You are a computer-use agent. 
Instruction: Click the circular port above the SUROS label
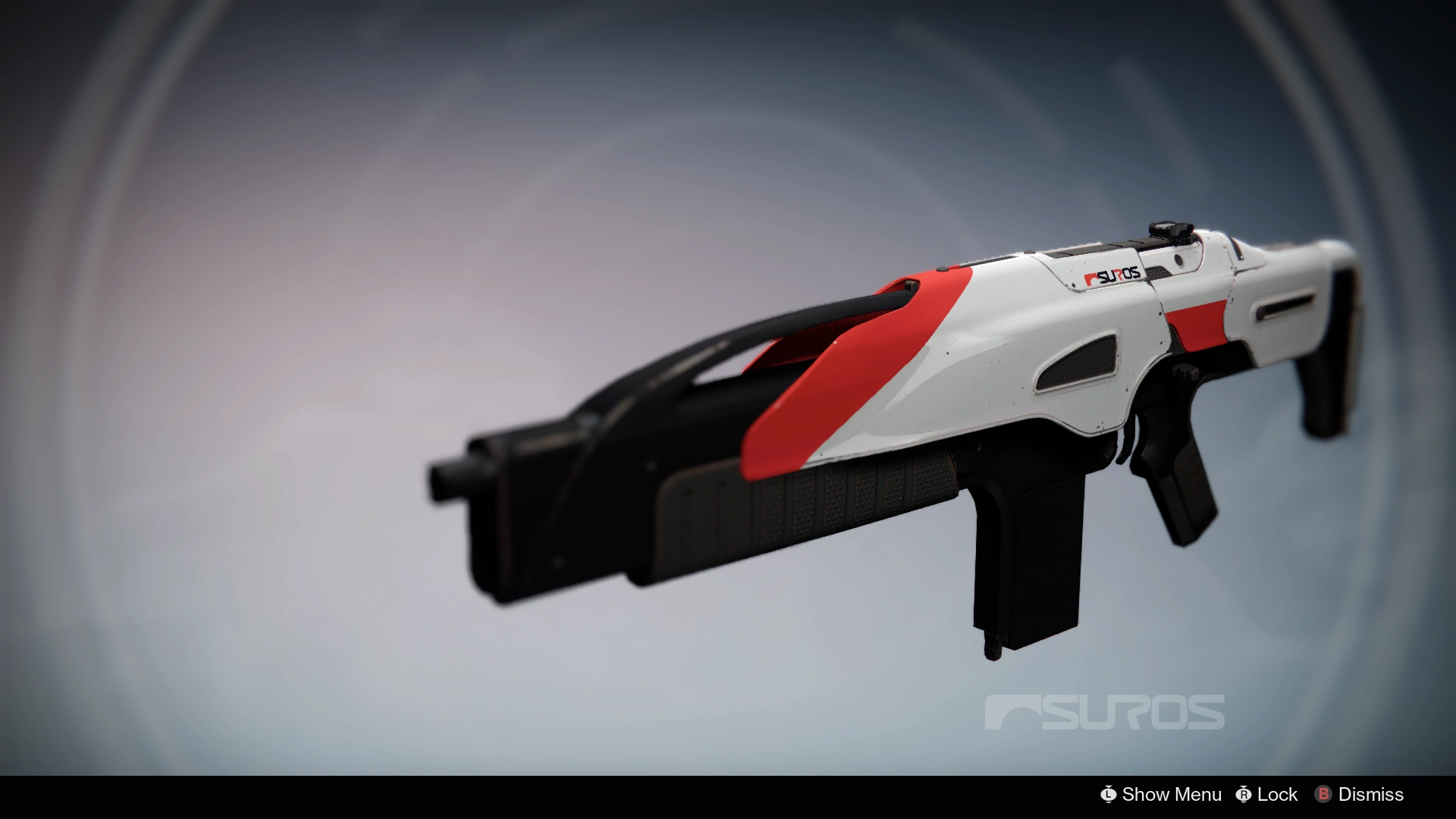coord(1178,262)
